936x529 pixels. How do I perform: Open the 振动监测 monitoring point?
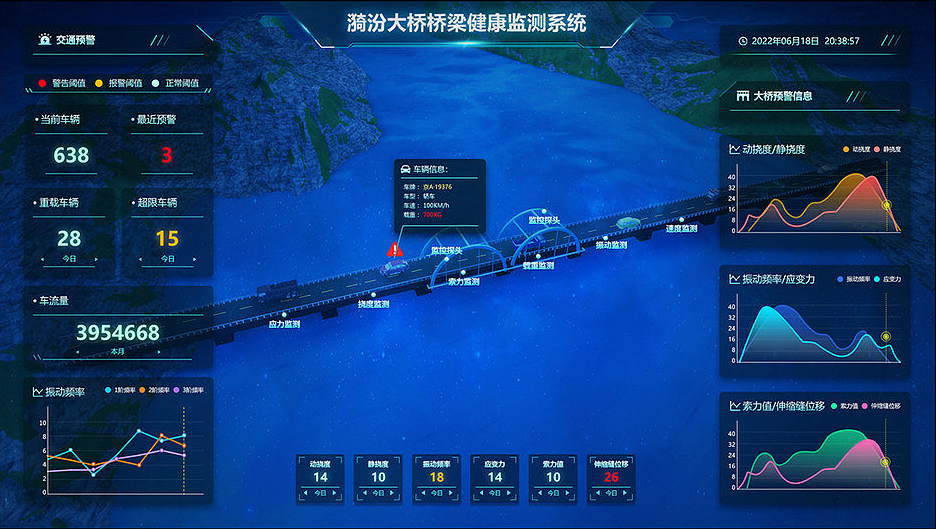point(611,245)
